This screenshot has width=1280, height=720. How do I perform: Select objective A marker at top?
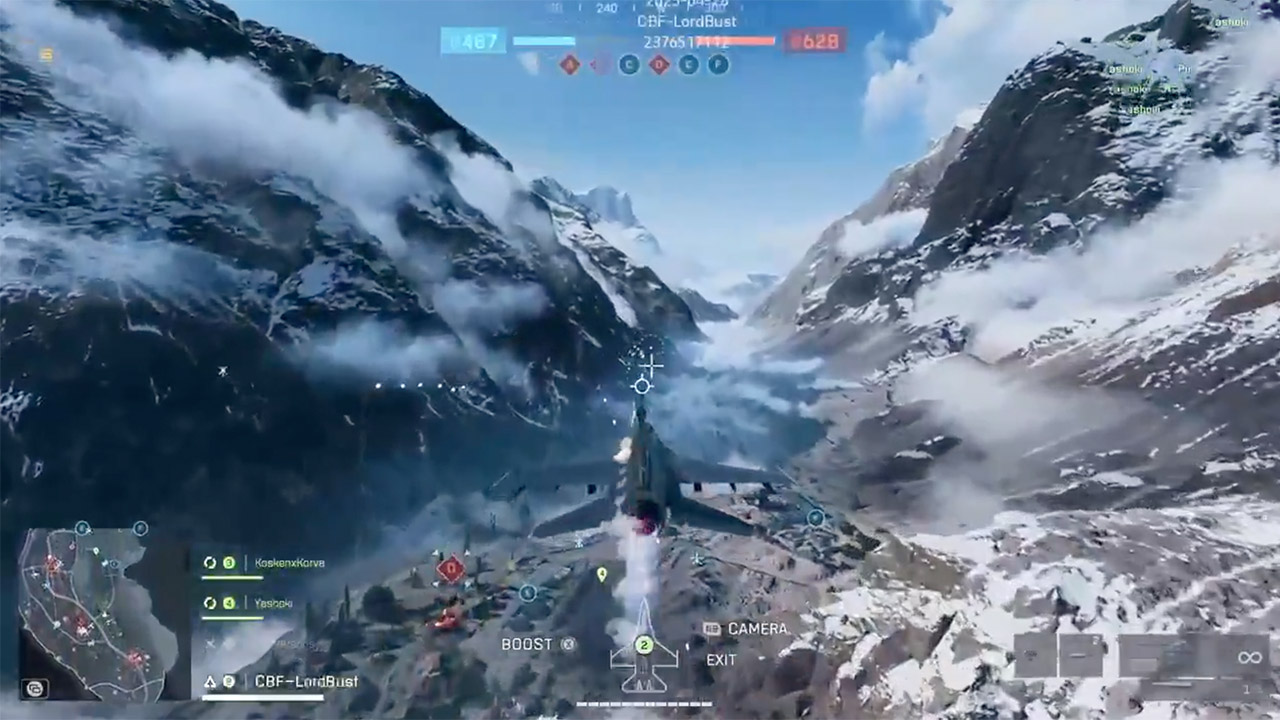tap(569, 64)
